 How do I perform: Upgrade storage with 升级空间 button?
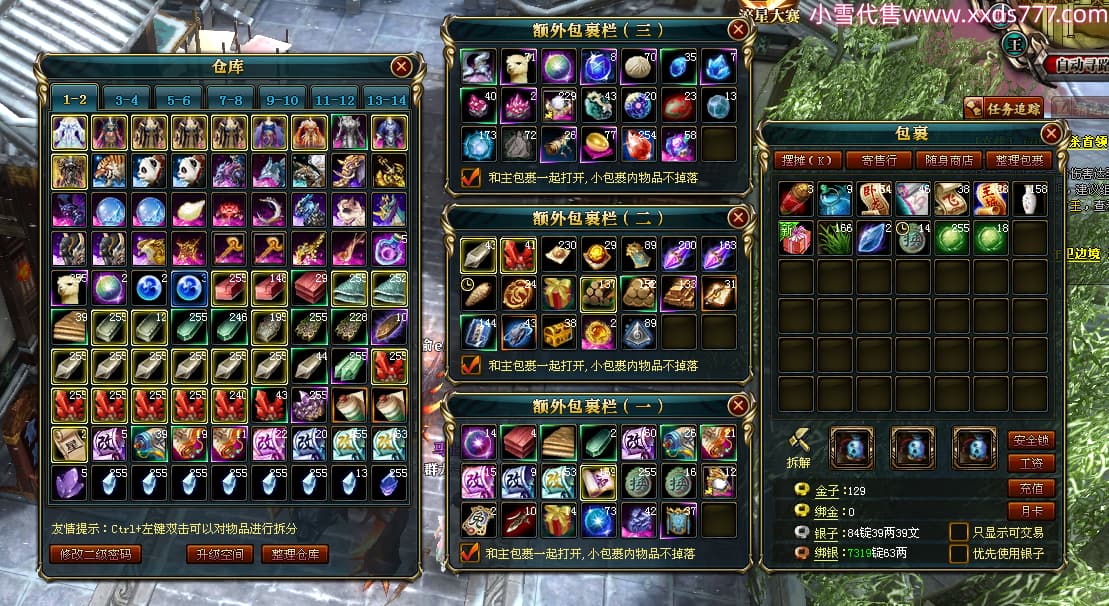[x=219, y=553]
